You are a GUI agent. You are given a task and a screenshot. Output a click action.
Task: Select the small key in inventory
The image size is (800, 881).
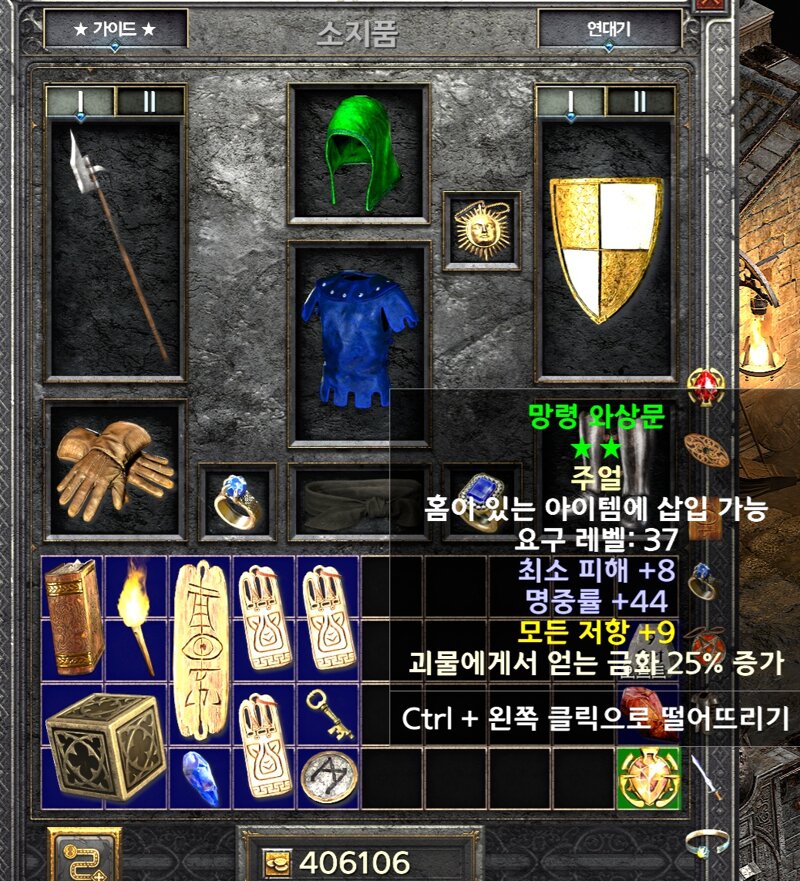click(329, 712)
